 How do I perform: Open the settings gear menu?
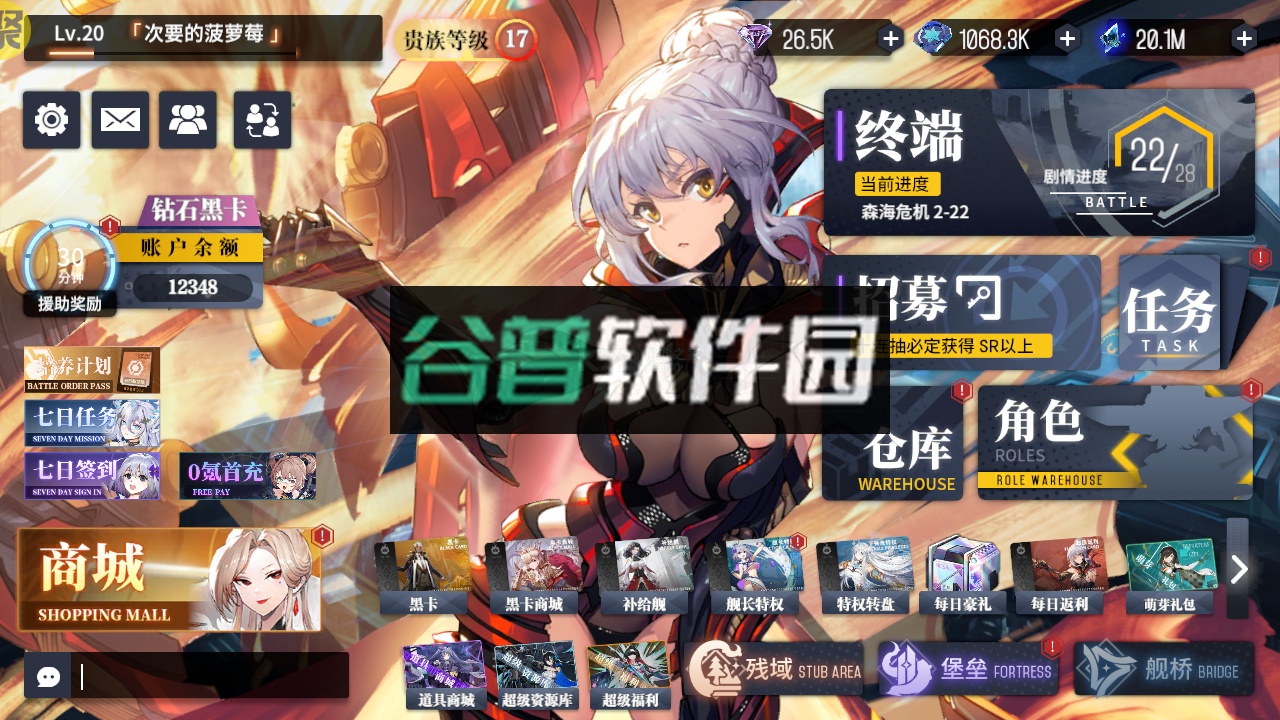pos(51,120)
